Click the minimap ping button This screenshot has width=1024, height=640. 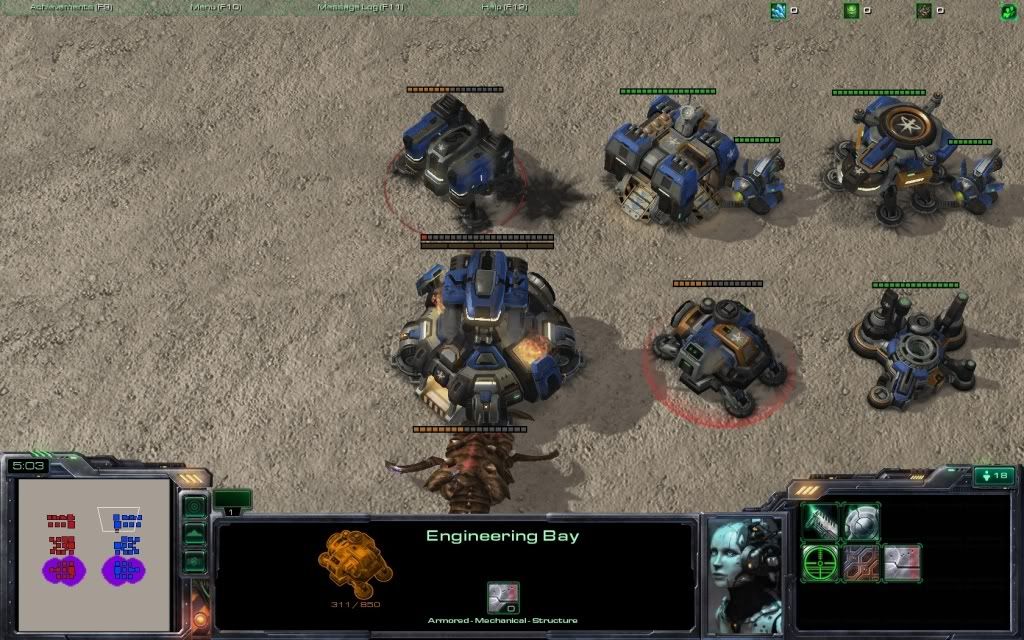point(194,506)
